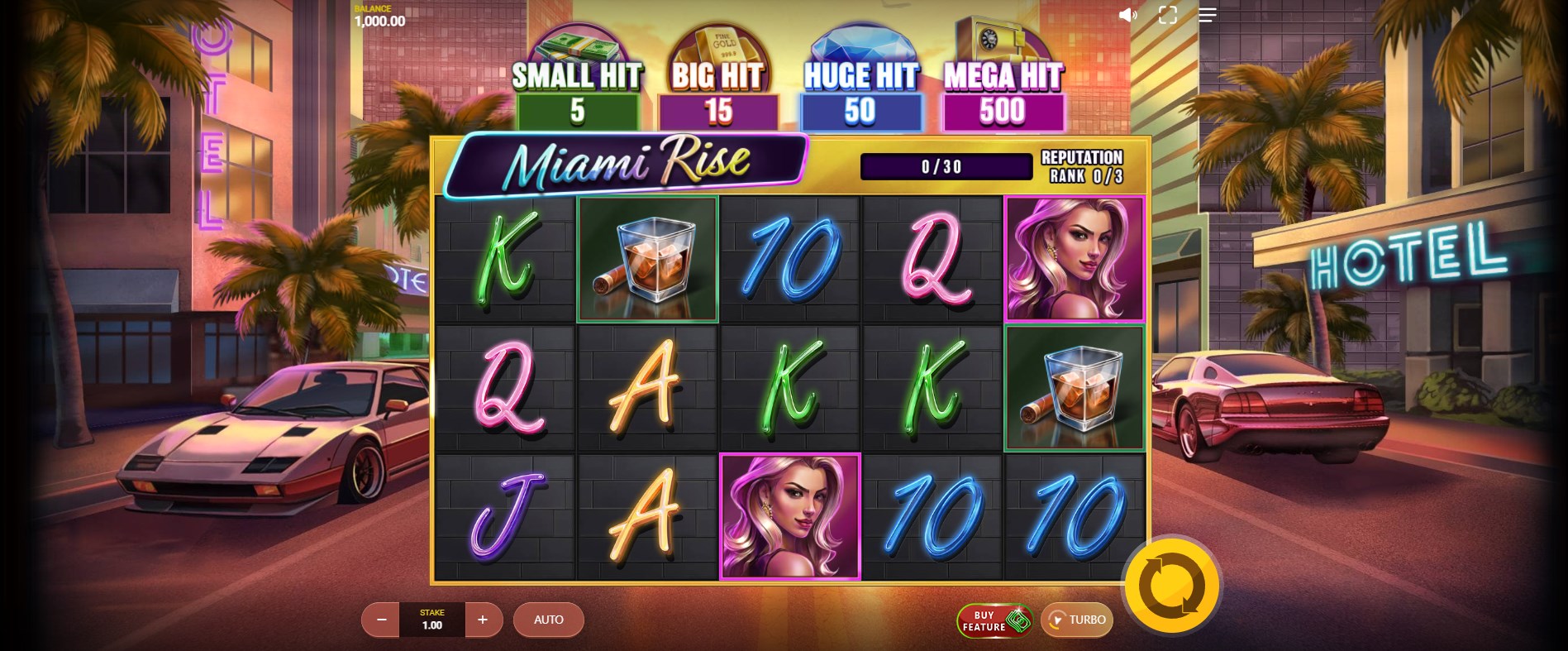The width and height of the screenshot is (1568, 651).
Task: Open the hamburger menu
Action: click(x=1207, y=15)
